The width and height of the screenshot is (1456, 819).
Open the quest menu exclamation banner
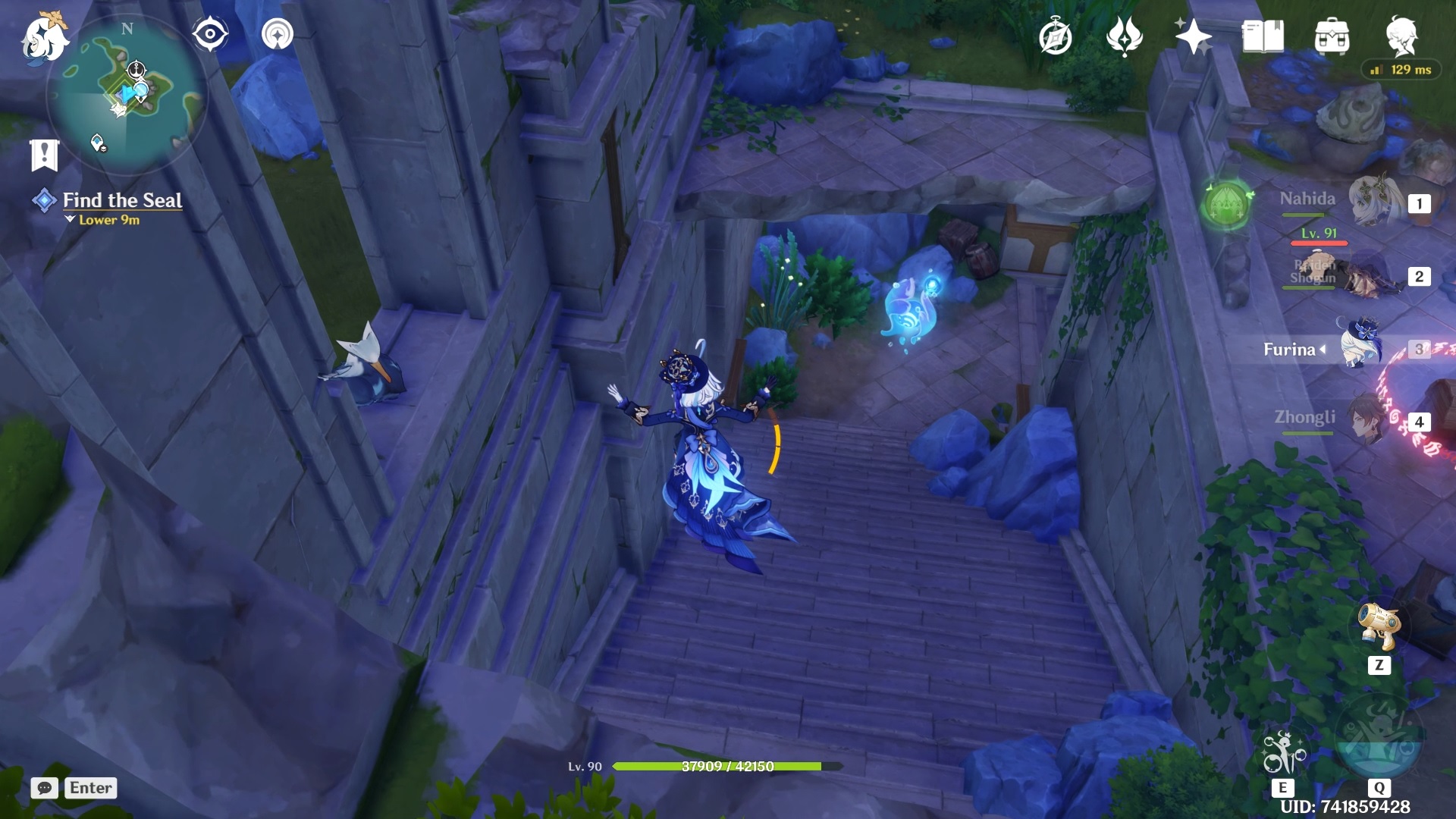(x=44, y=155)
